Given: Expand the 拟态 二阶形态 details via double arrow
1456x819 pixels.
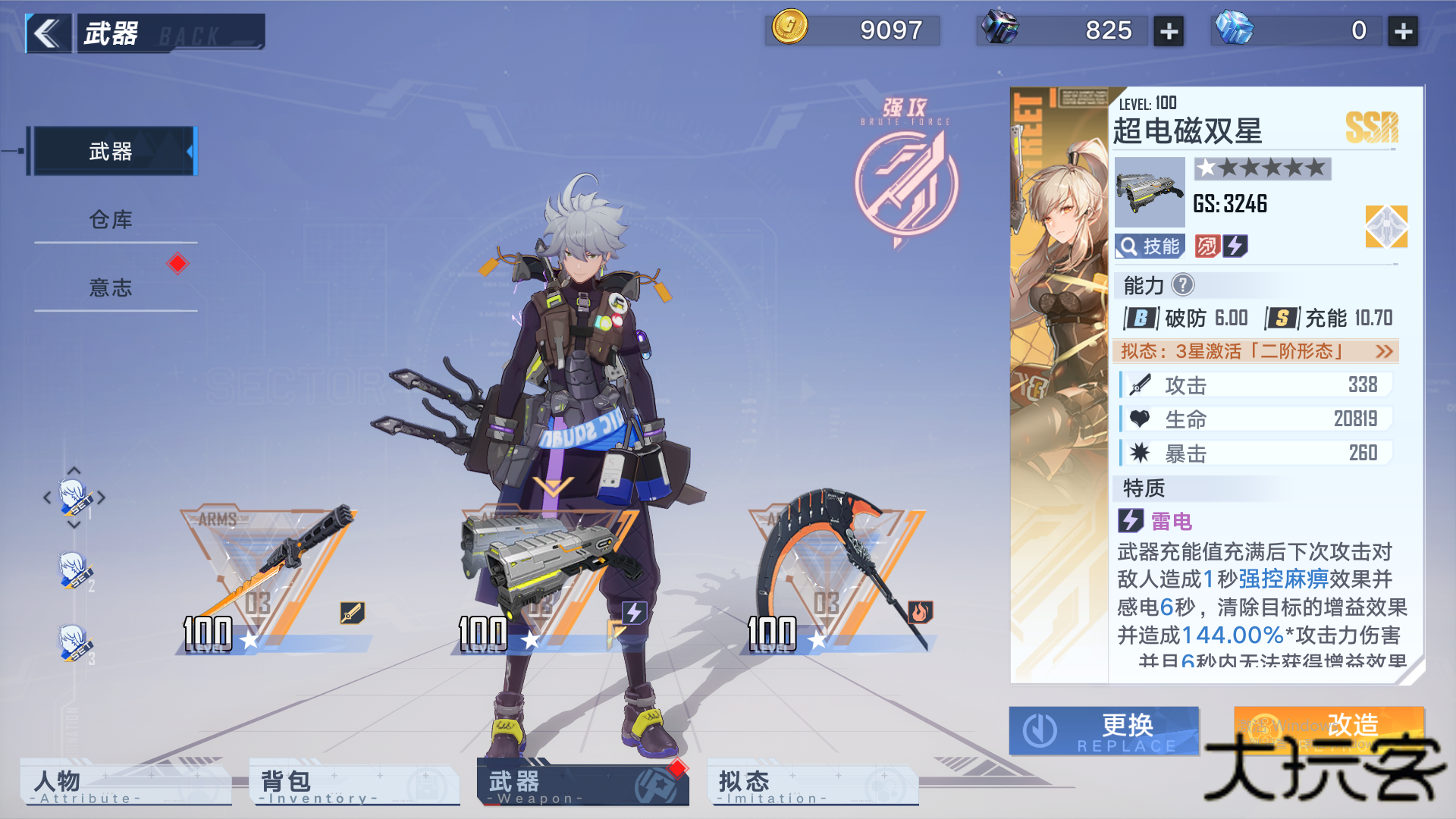Looking at the screenshot, I should click(1383, 352).
